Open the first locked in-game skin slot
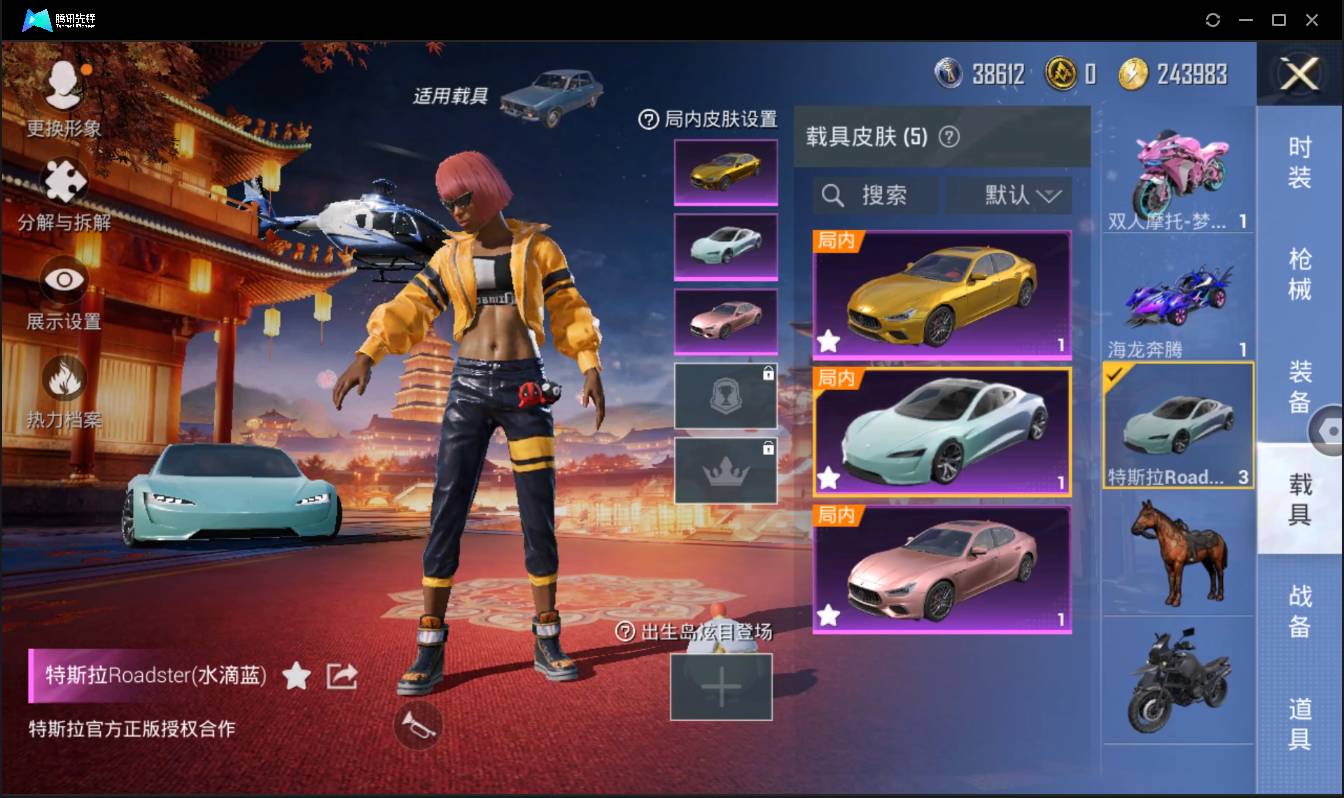Image resolution: width=1344 pixels, height=798 pixels. click(x=725, y=394)
